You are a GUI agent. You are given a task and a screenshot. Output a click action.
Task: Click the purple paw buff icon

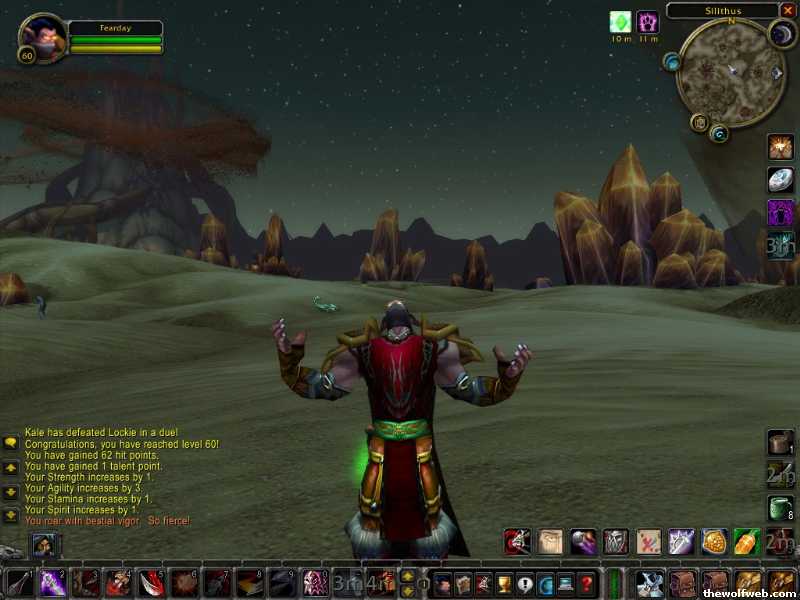point(648,22)
